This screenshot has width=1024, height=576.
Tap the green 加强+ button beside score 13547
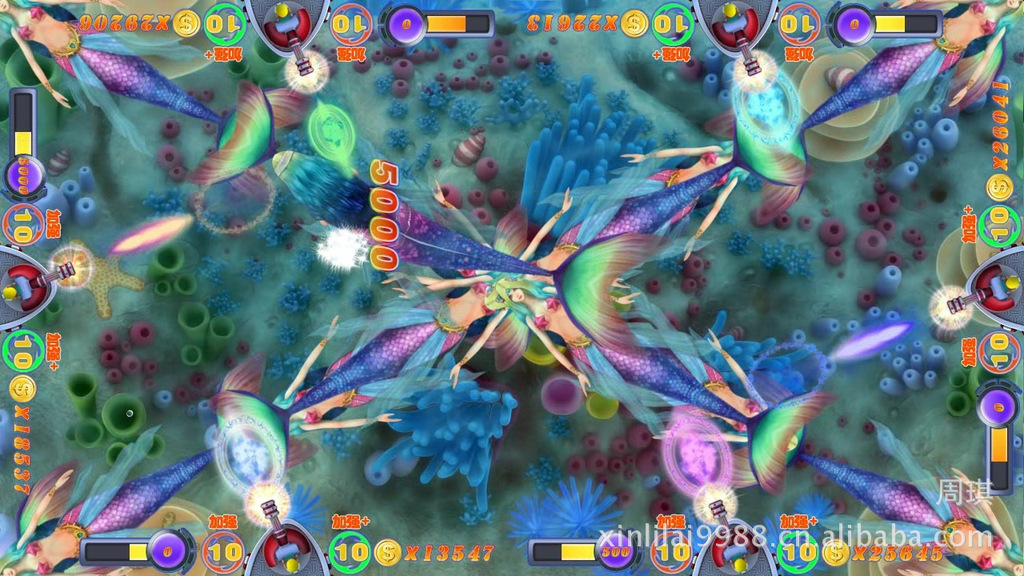pyautogui.click(x=350, y=551)
